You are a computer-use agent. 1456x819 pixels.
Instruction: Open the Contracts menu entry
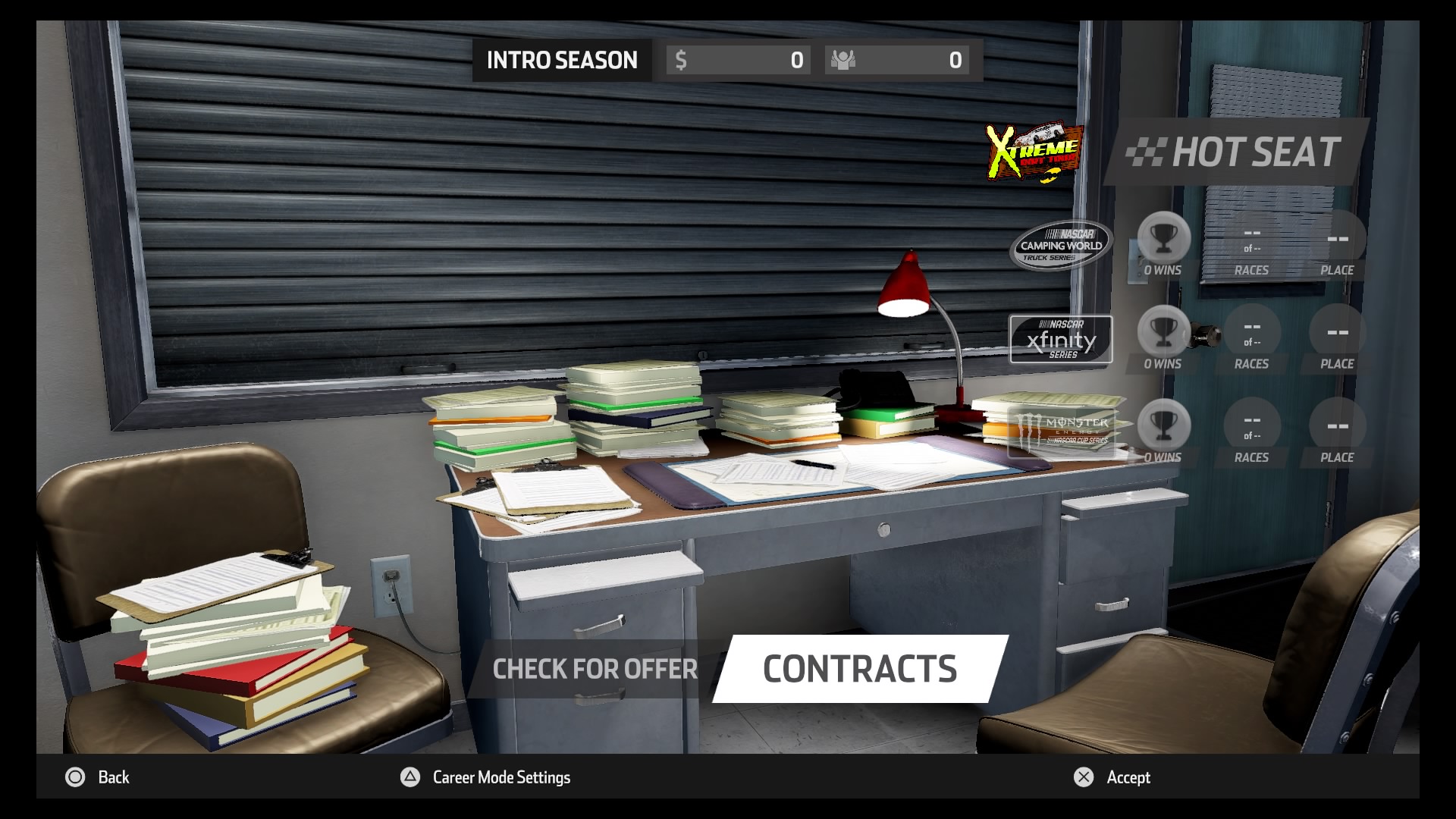860,669
